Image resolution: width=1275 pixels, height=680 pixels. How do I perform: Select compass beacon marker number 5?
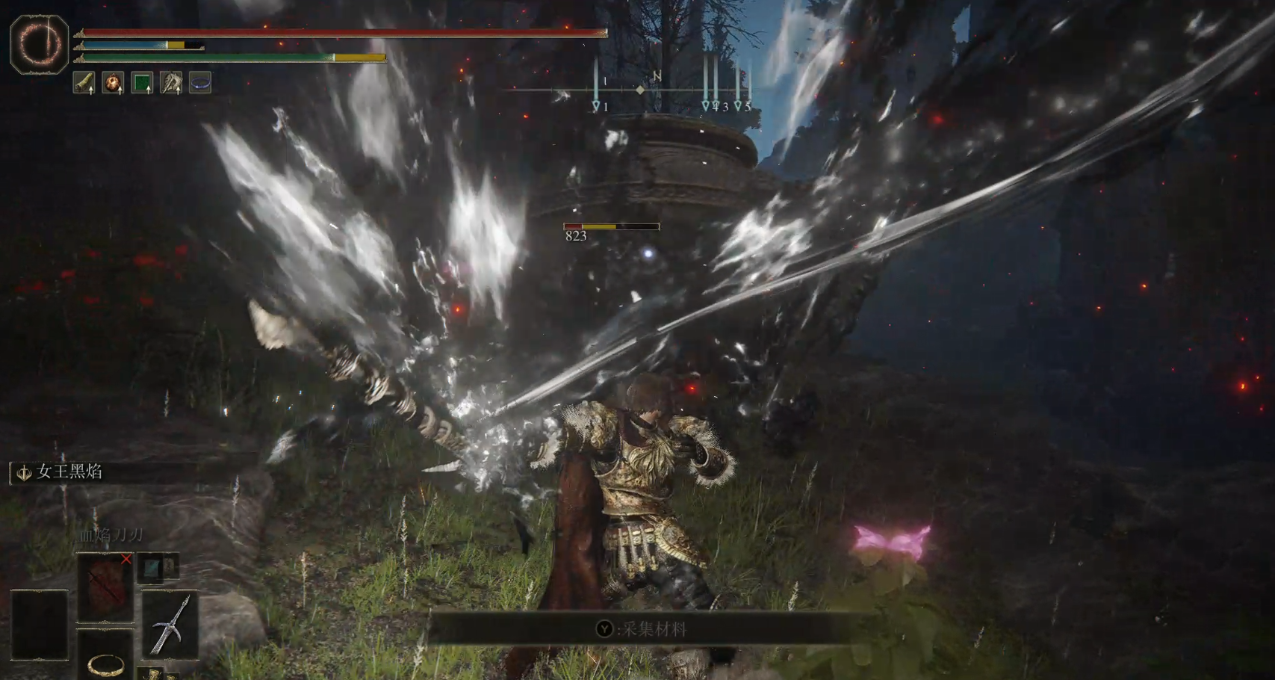[x=739, y=105]
